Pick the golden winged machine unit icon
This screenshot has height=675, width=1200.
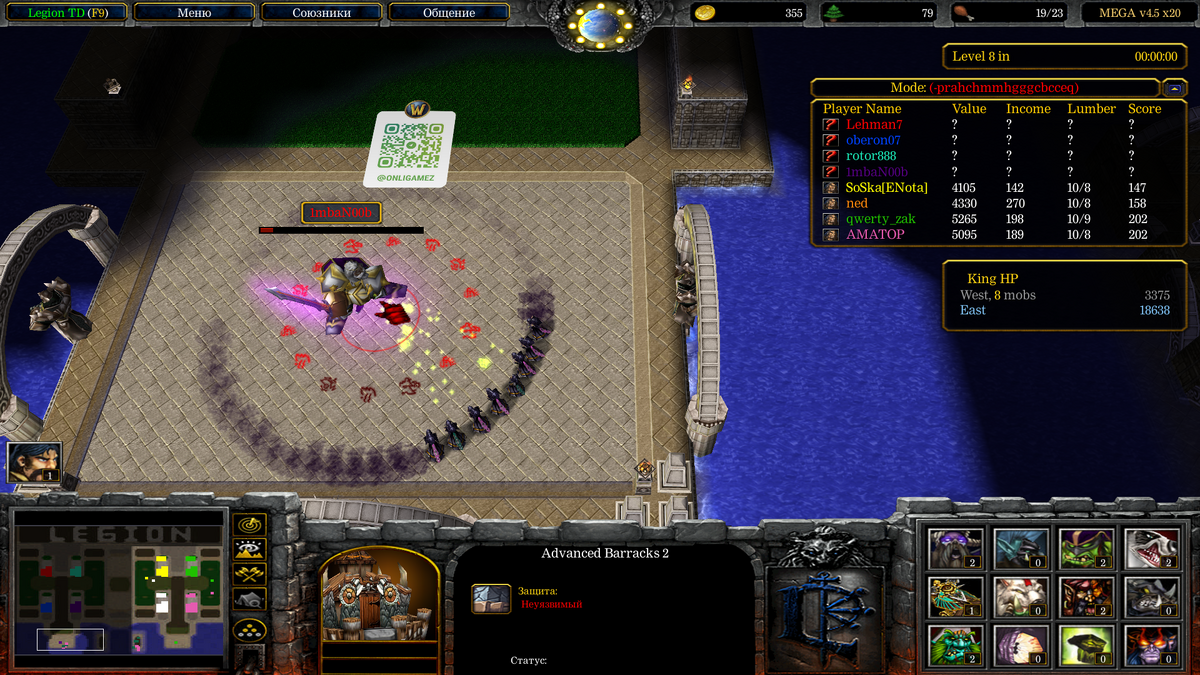[x=956, y=597]
